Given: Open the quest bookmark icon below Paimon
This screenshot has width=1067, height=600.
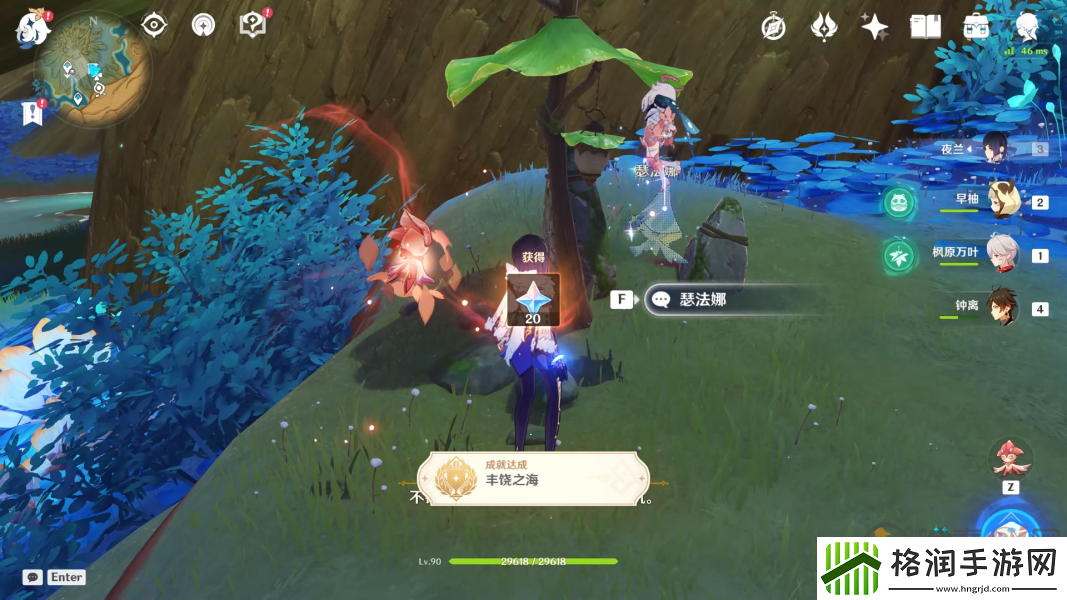Looking at the screenshot, I should coord(32,113).
